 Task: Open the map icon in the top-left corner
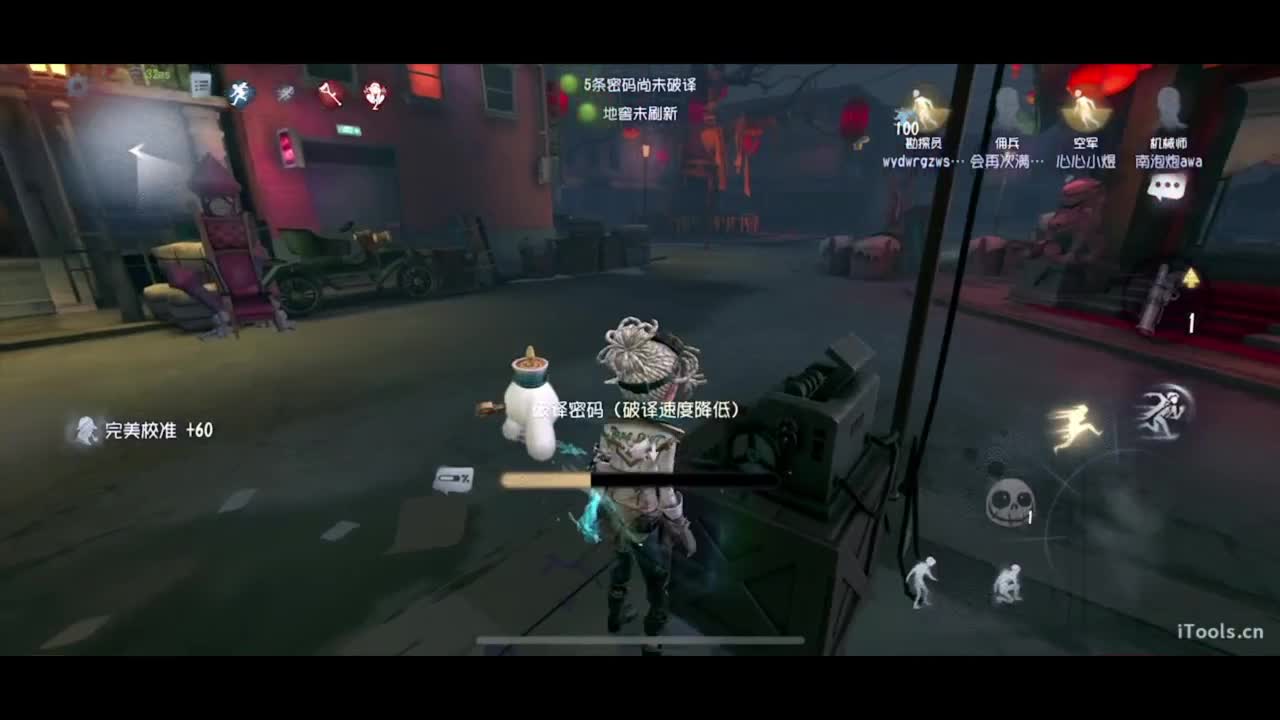pyautogui.click(x=80, y=86)
